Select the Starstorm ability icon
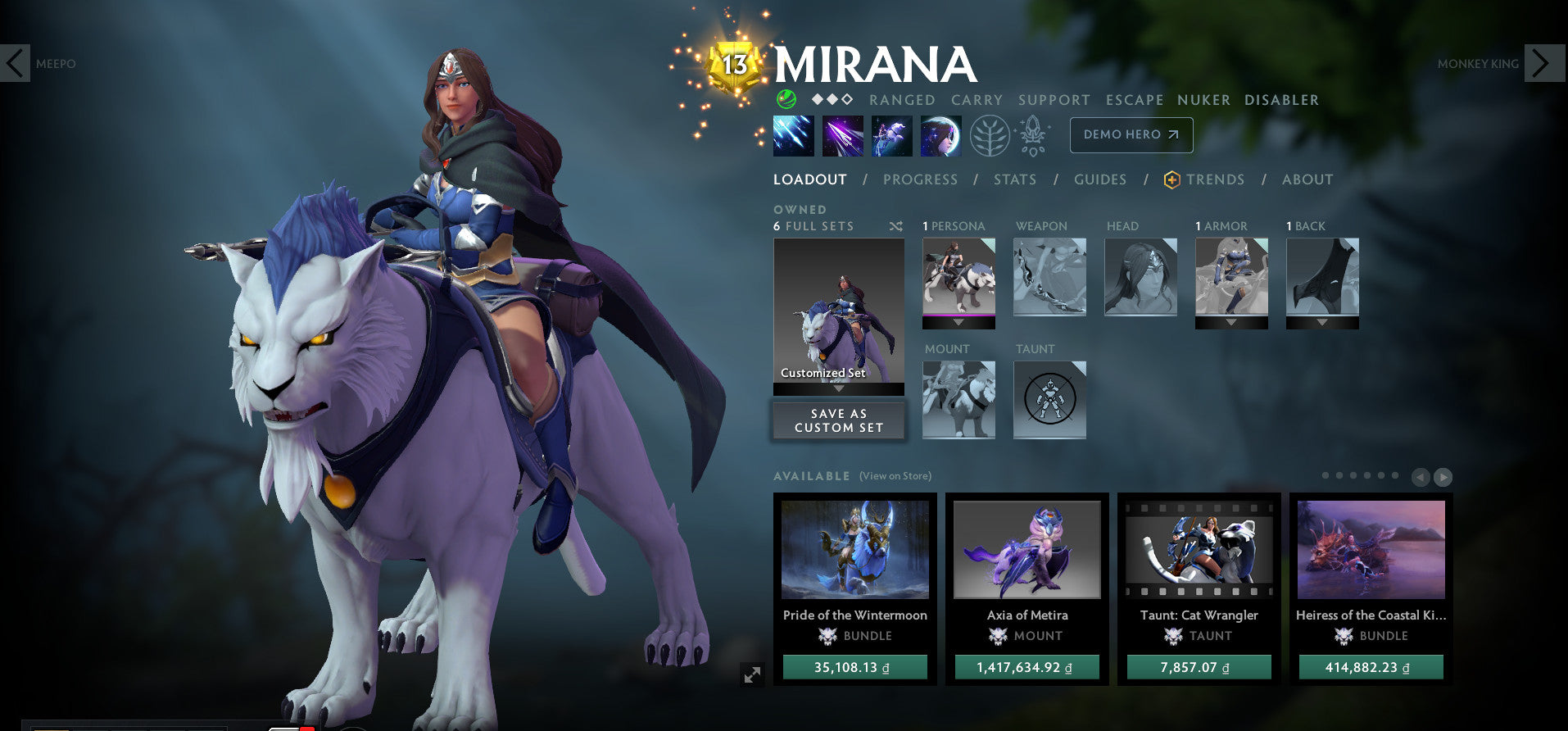The height and width of the screenshot is (731, 1568). coord(792,135)
